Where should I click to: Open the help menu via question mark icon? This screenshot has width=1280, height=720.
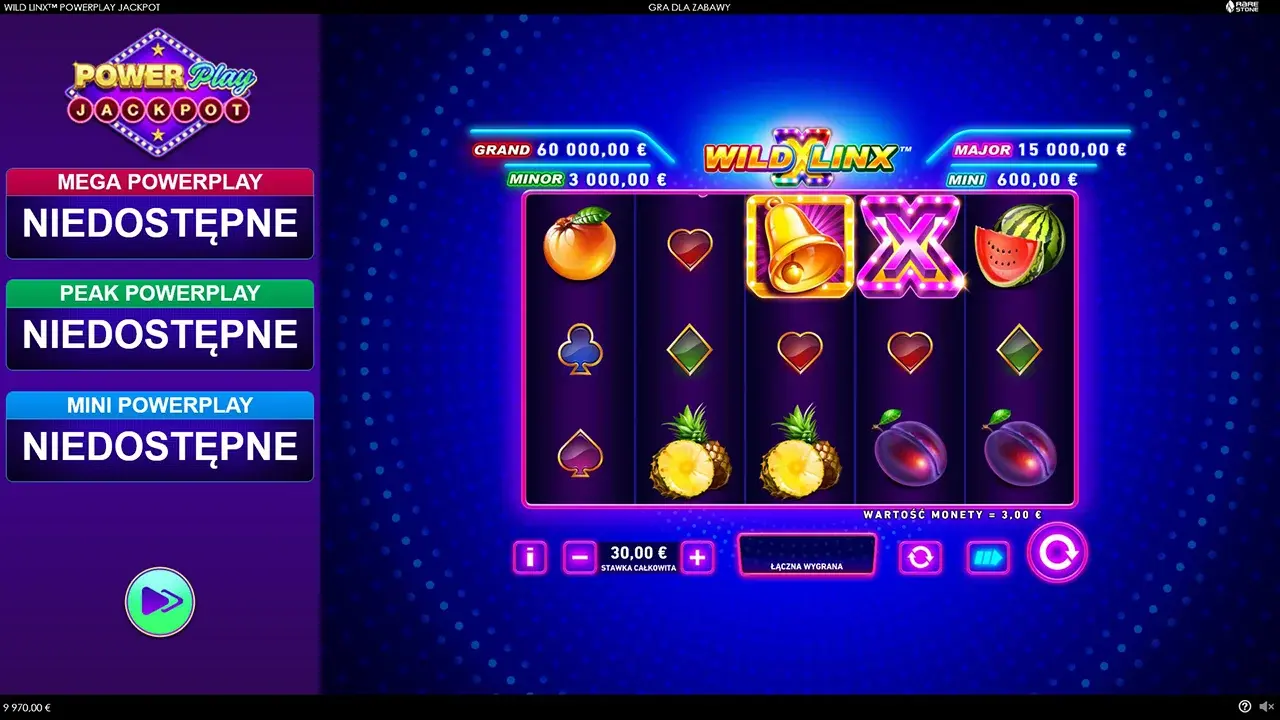[x=1243, y=705]
